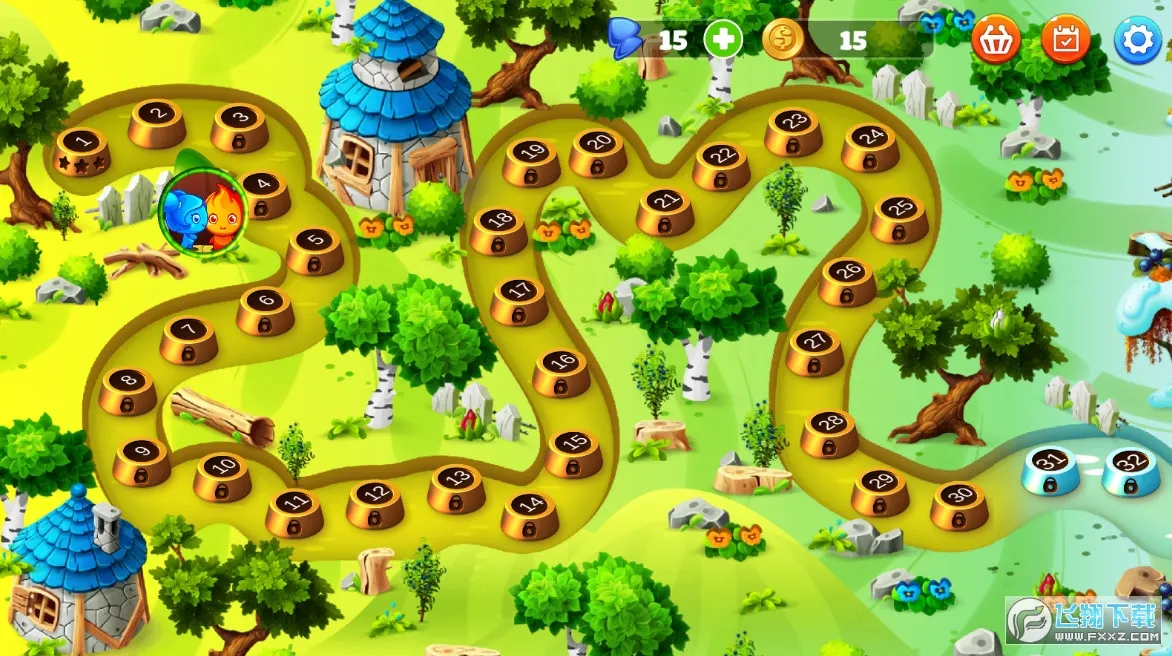Image resolution: width=1172 pixels, height=656 pixels.
Task: Select locked level 23
Action: [794, 131]
